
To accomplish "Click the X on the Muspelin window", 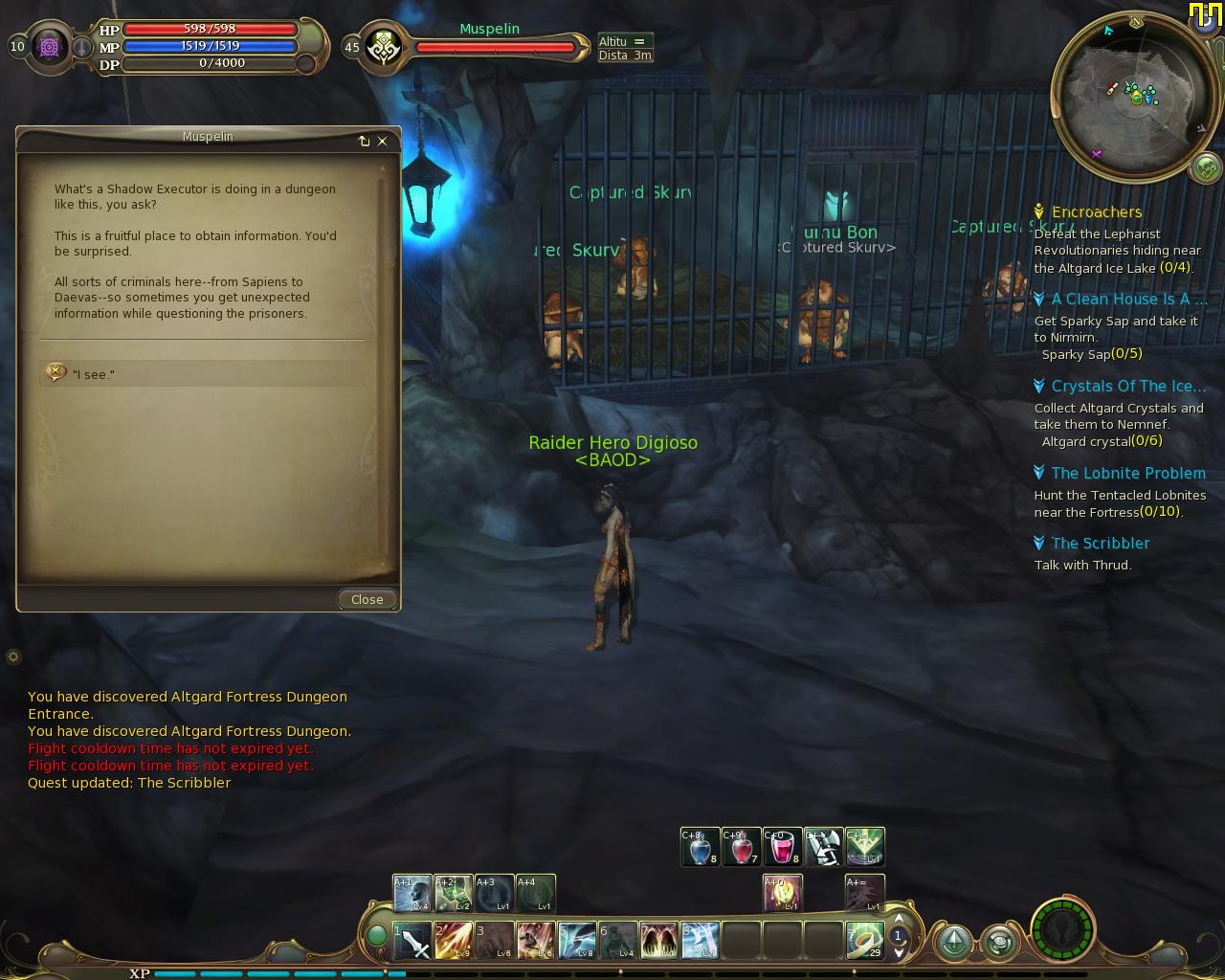I will 383,142.
